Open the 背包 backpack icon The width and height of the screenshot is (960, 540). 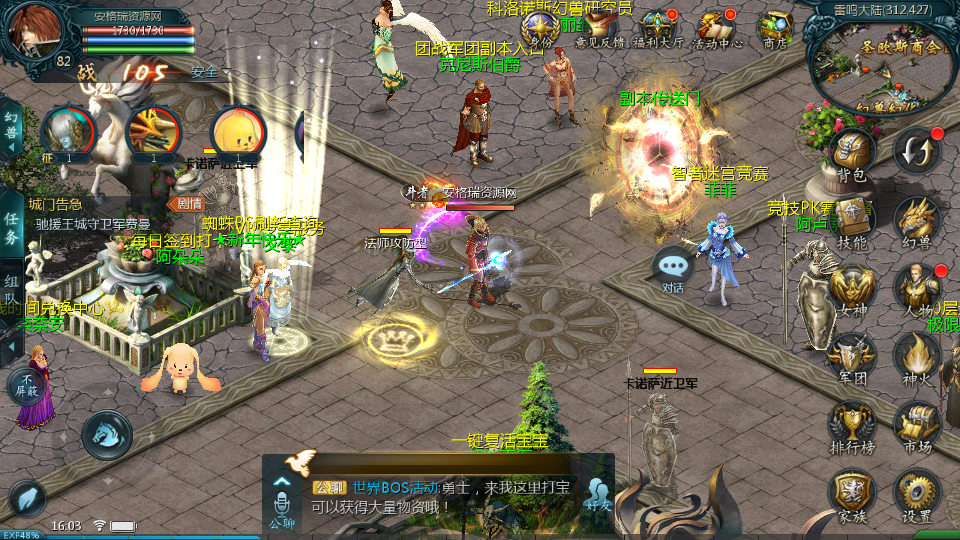852,153
